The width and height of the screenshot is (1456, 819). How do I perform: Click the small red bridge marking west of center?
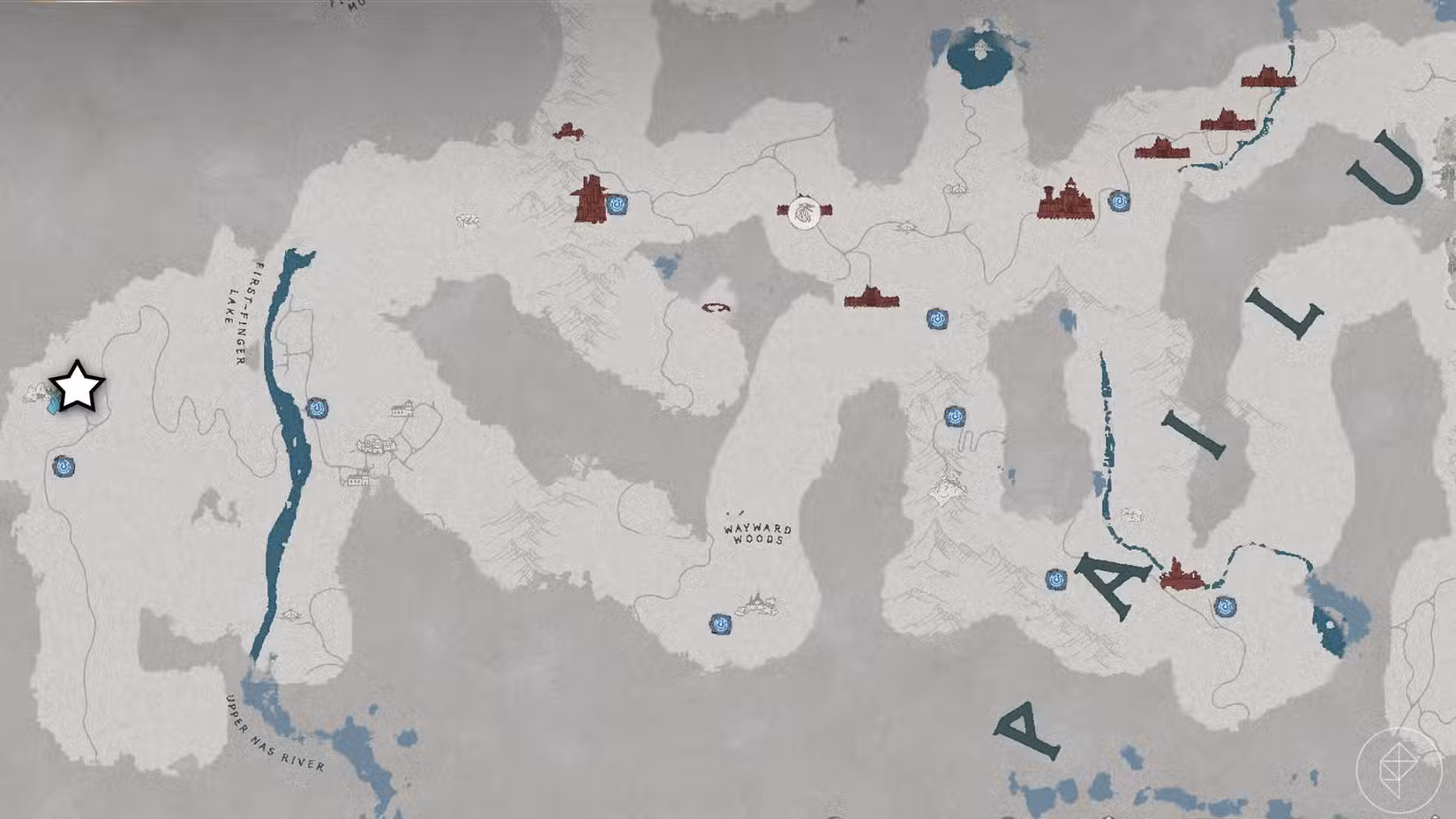715,307
